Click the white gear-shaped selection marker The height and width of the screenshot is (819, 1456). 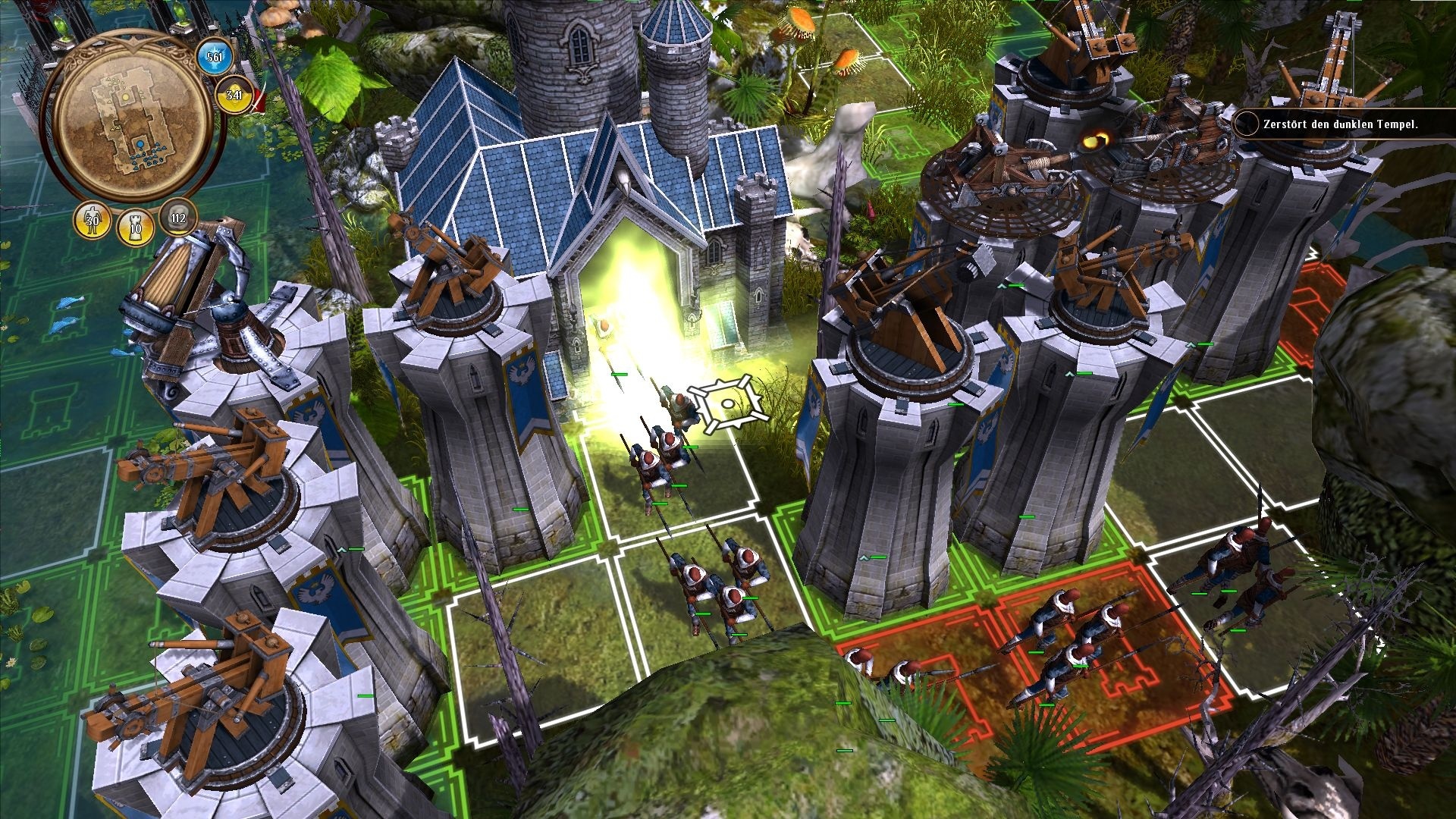click(726, 402)
